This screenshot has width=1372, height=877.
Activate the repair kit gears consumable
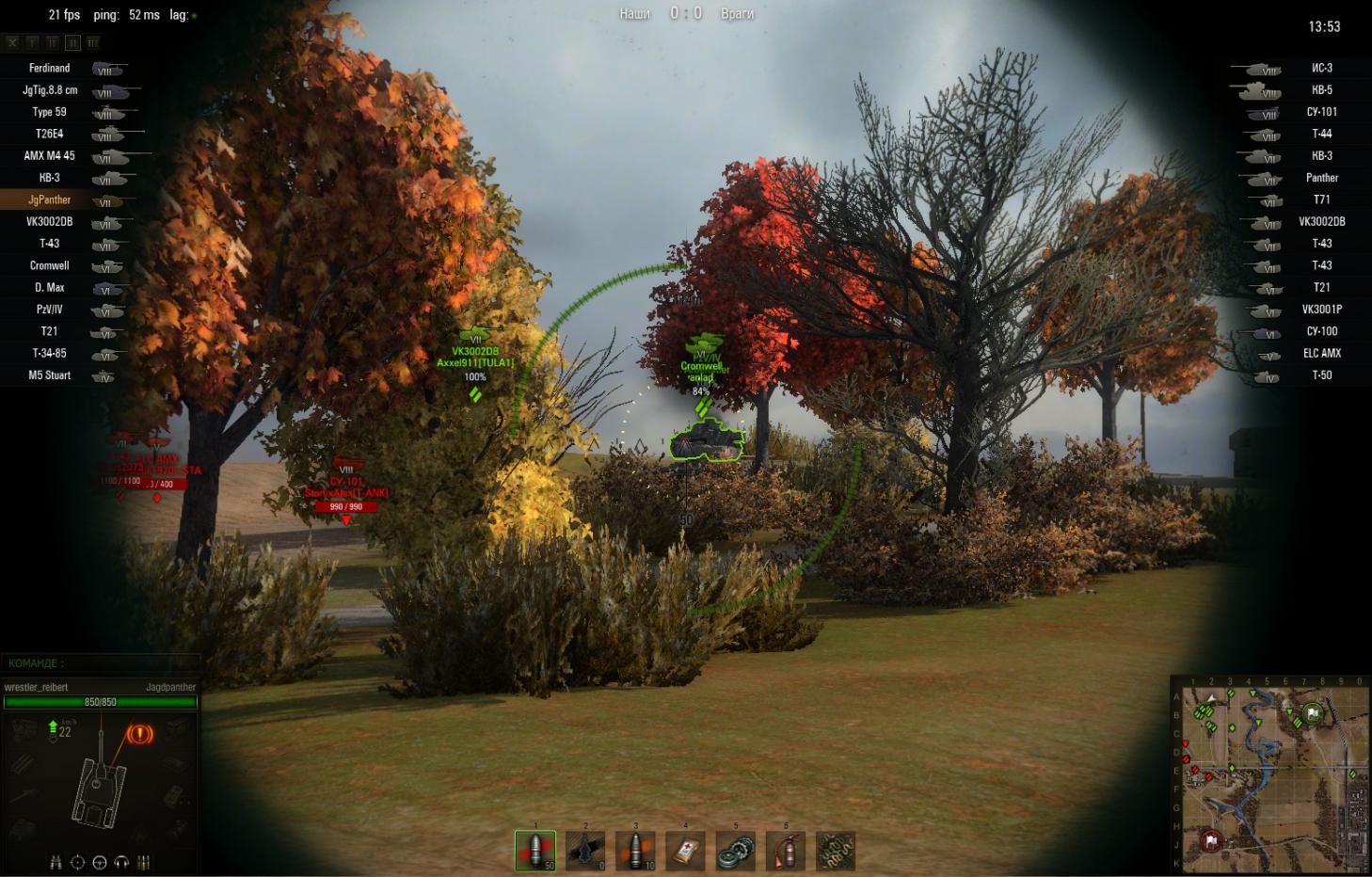735,851
